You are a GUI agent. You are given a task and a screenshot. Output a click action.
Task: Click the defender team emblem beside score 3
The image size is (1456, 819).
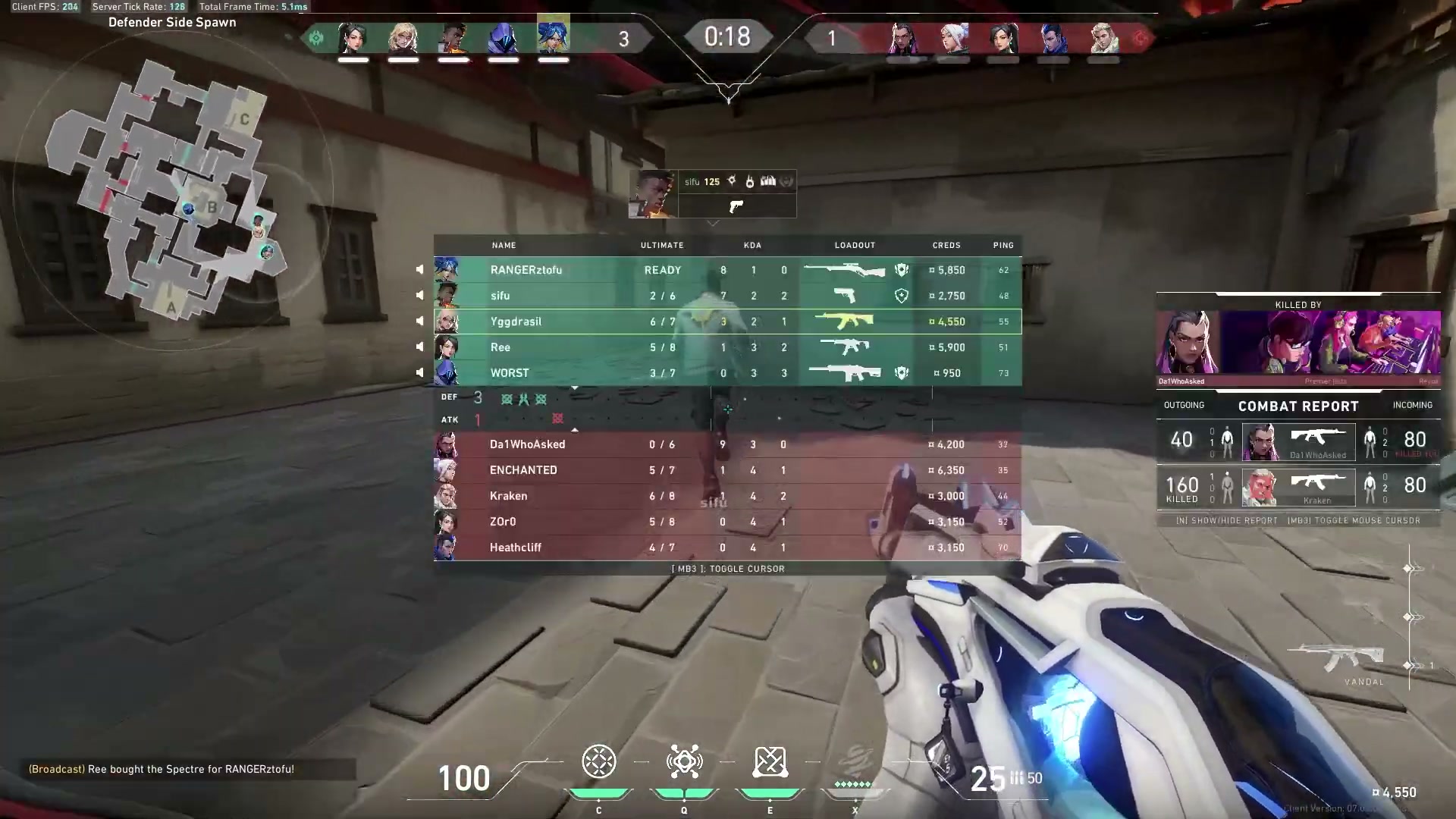316,38
